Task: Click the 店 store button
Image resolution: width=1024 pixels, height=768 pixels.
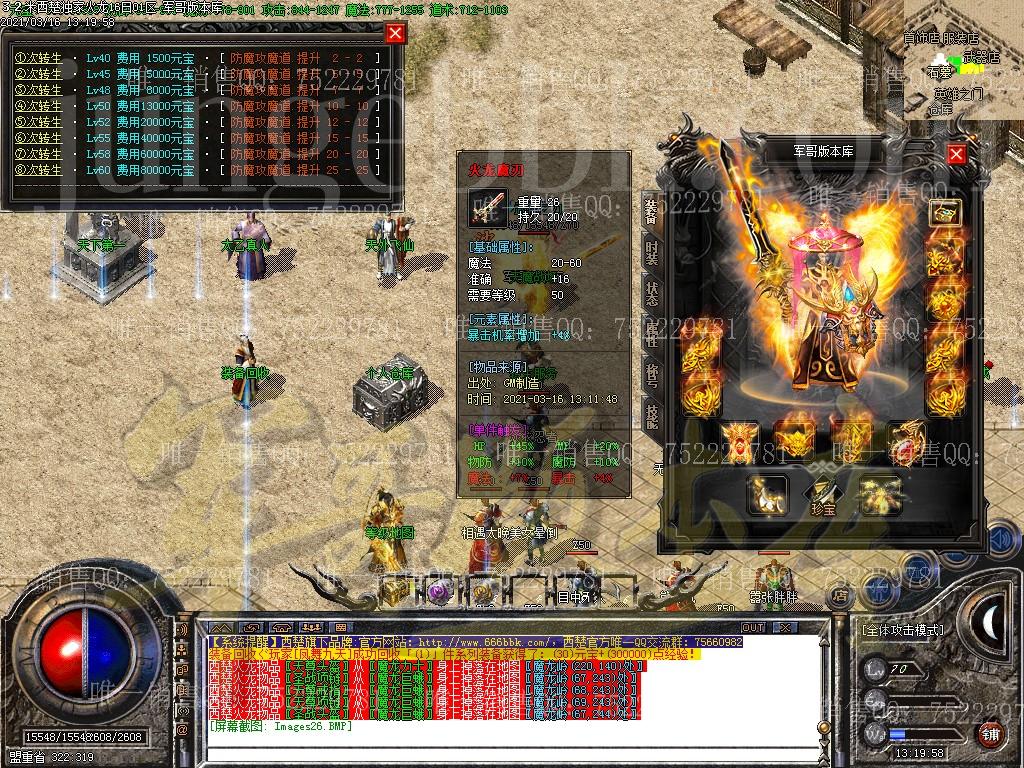Action: click(x=840, y=597)
